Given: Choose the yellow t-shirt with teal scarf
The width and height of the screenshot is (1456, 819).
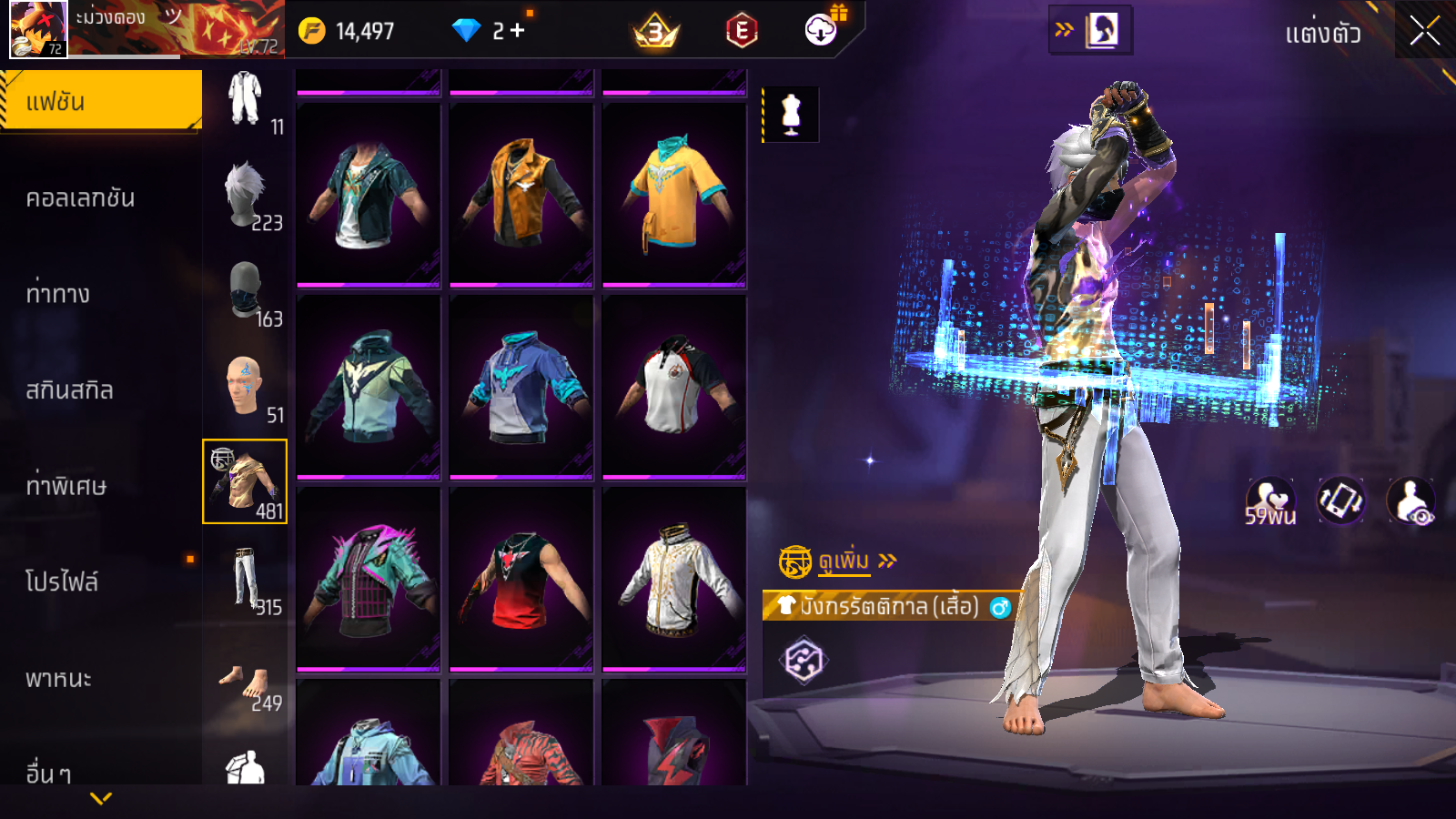Looking at the screenshot, I should tap(673, 193).
